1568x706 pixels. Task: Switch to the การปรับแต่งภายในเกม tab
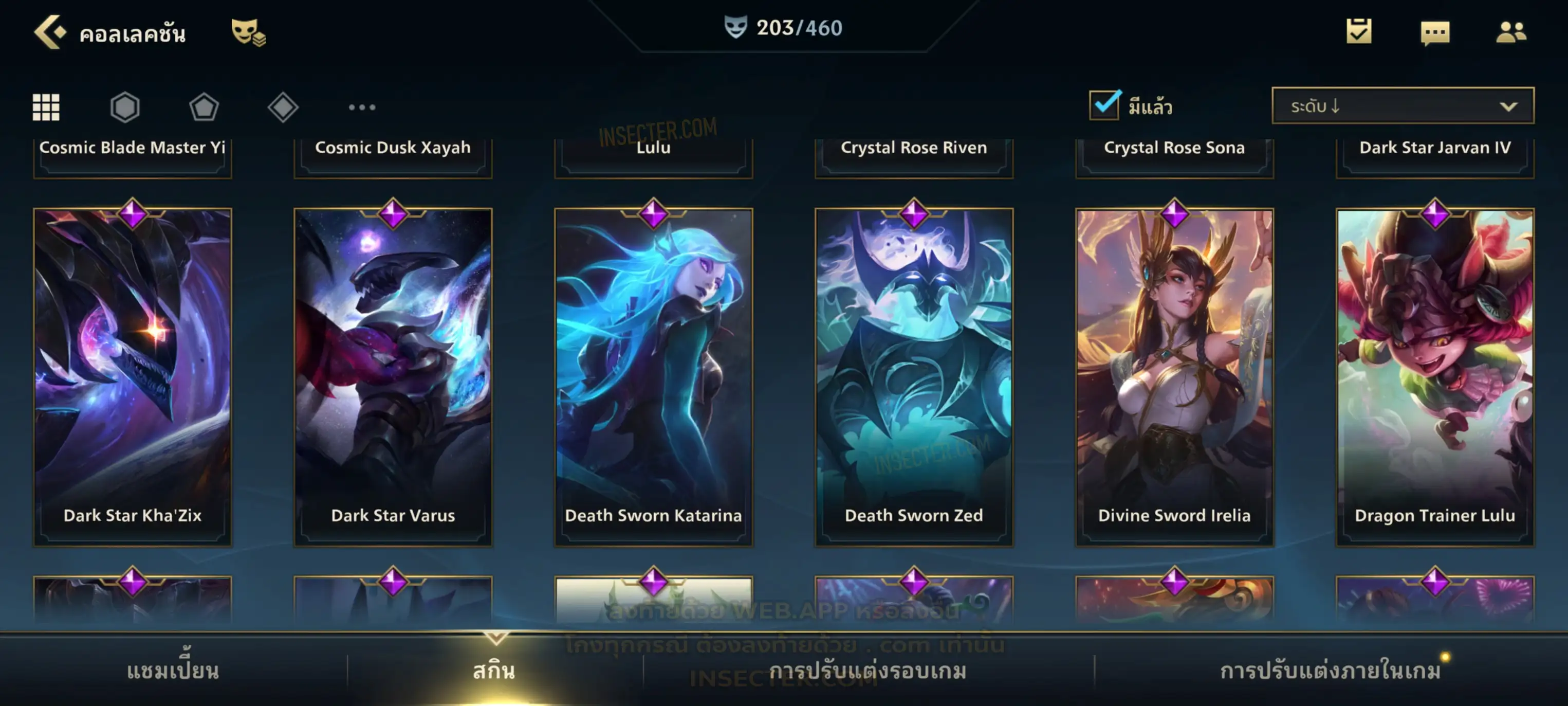pos(1331,671)
